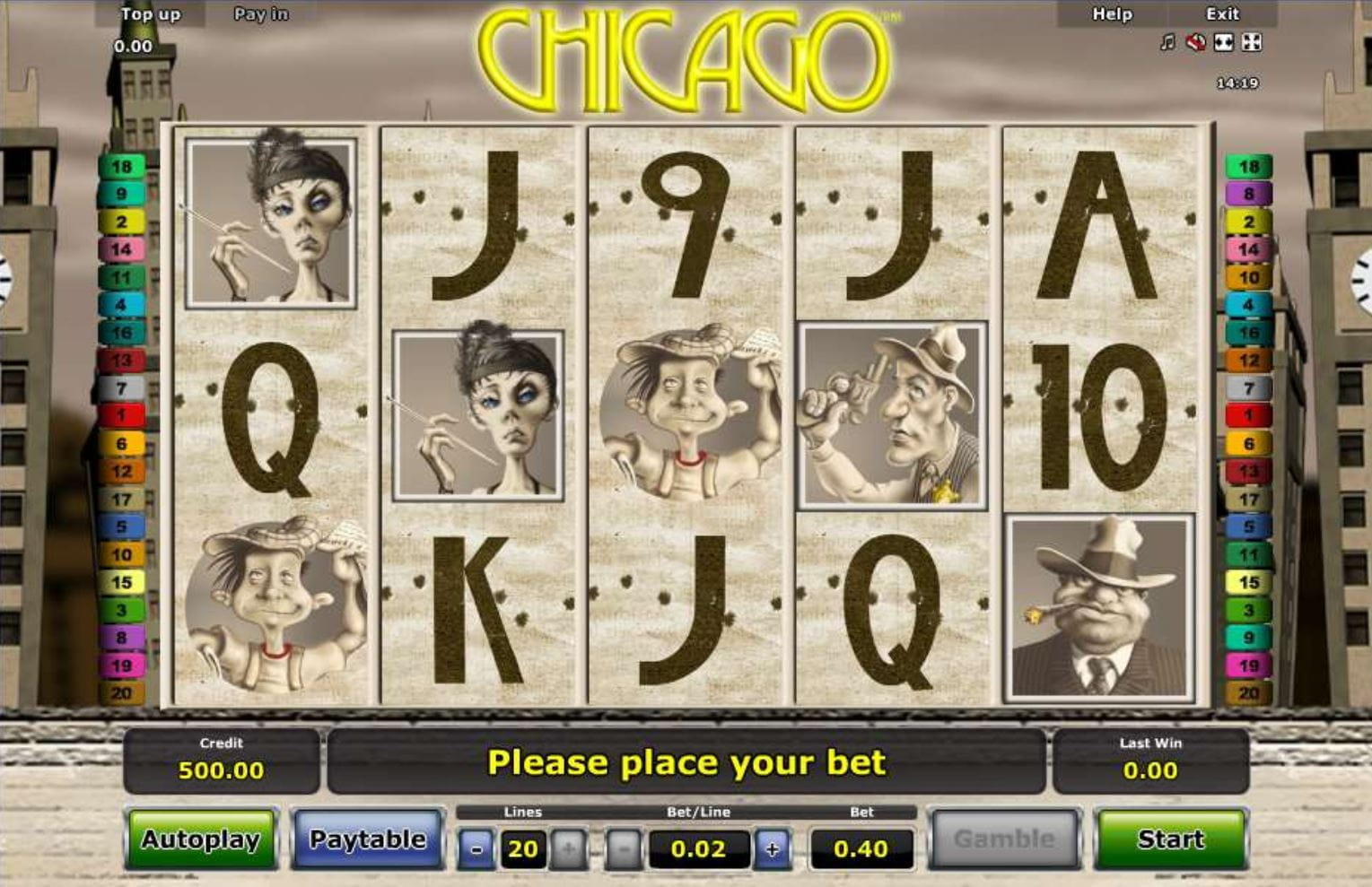Open the Paytable
This screenshot has width=1372, height=887.
[x=368, y=839]
